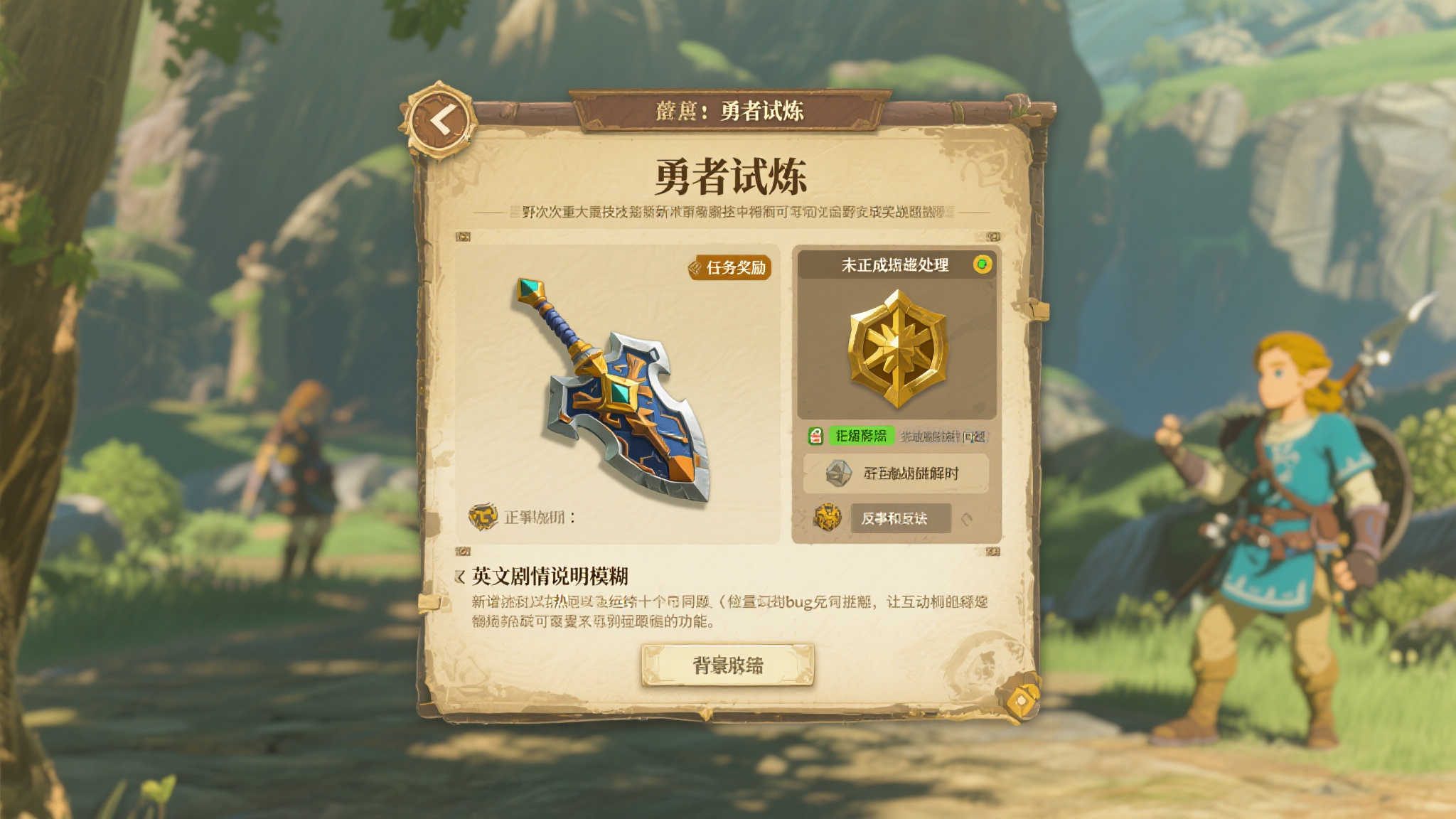
Task: Click the 勇者试炼 title banner at the top
Action: click(728, 110)
